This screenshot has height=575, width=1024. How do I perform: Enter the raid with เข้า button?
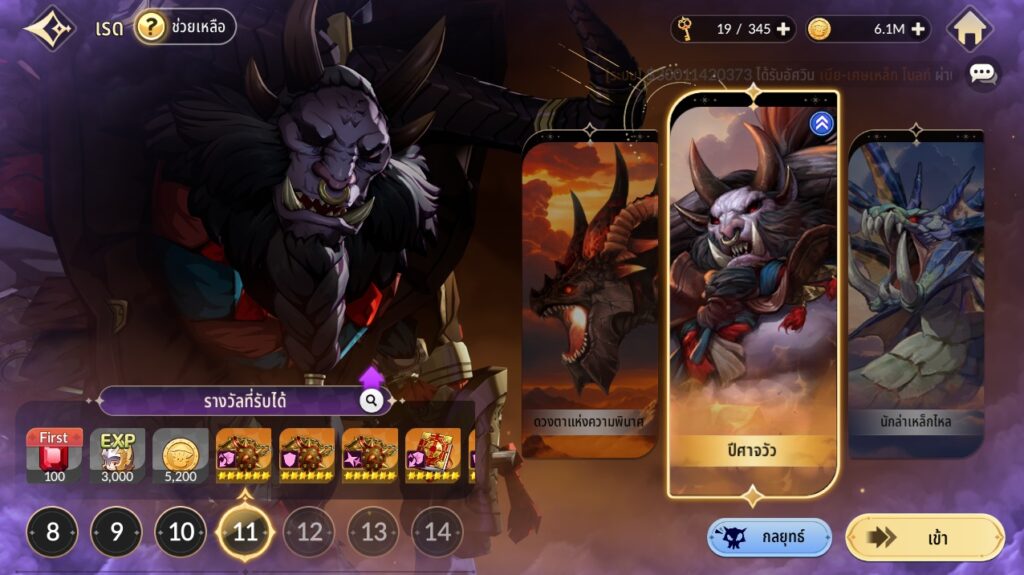(924, 537)
